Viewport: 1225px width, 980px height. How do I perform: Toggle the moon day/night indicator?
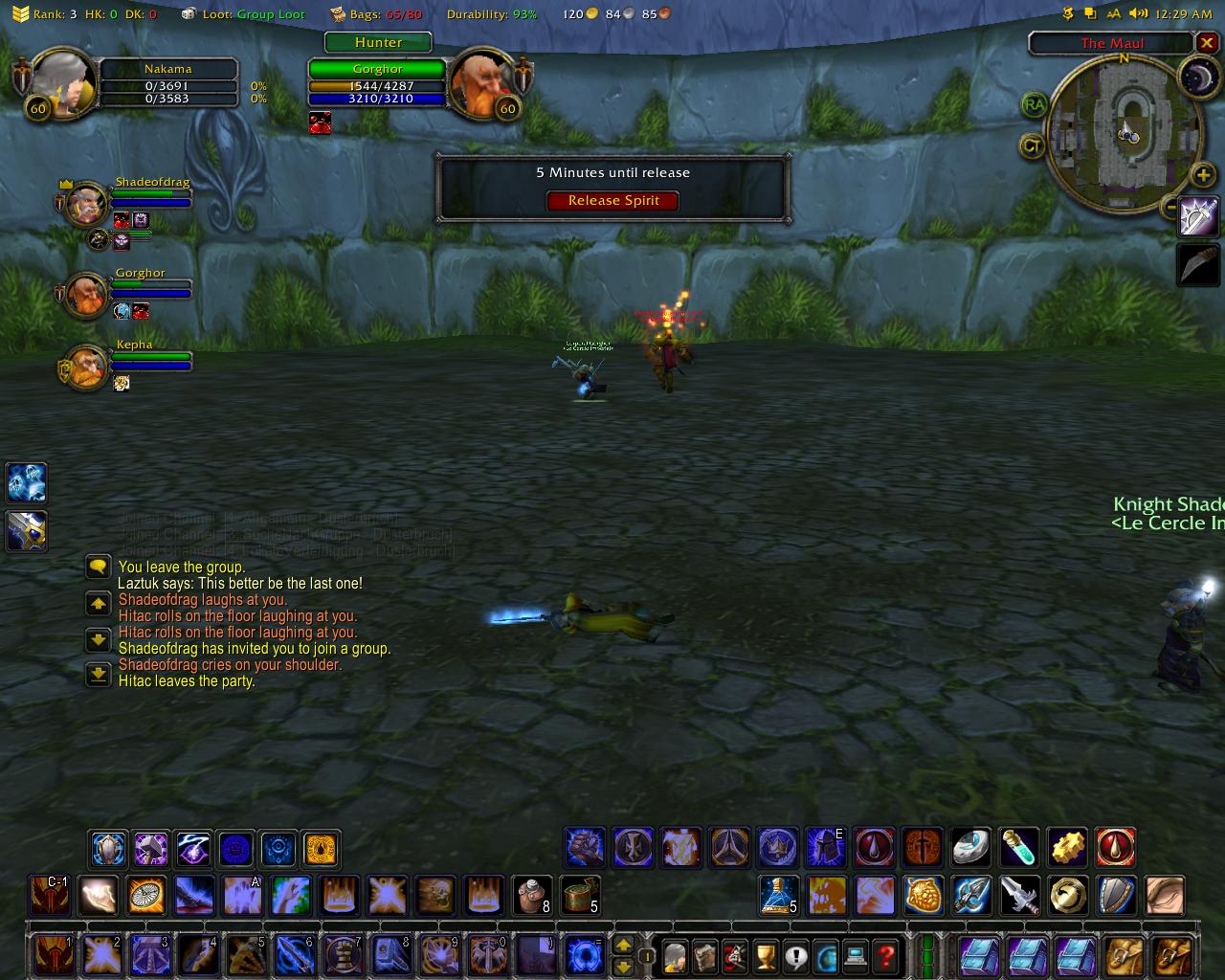[x=1196, y=78]
